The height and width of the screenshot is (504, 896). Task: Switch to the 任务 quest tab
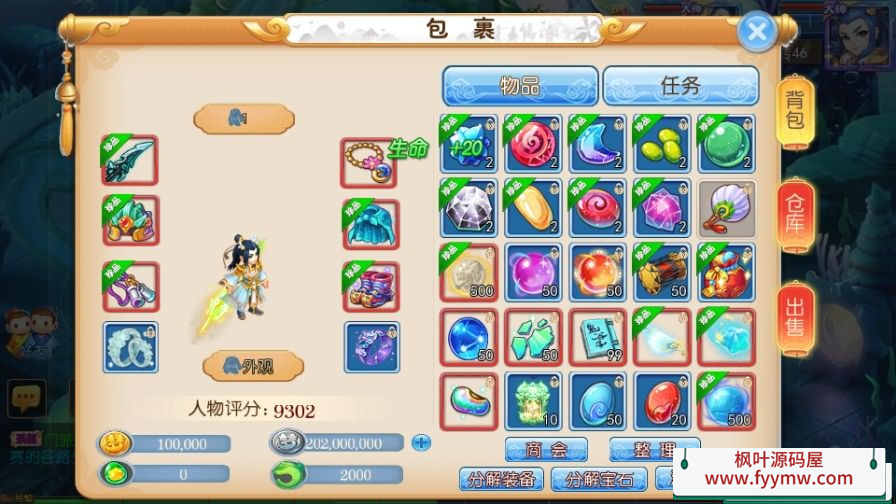(680, 86)
